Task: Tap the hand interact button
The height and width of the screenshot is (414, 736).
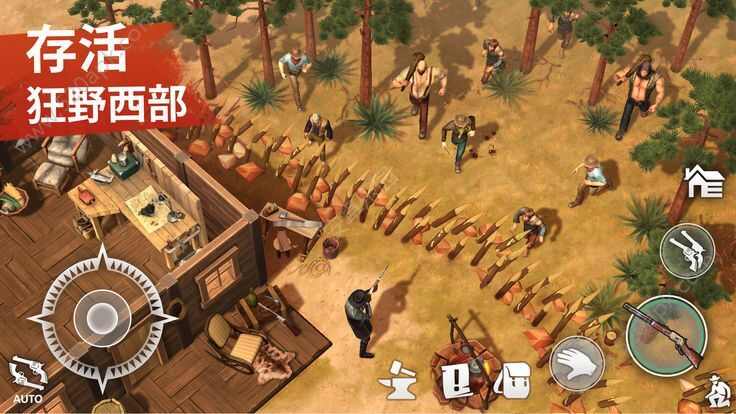Action: coord(575,363)
